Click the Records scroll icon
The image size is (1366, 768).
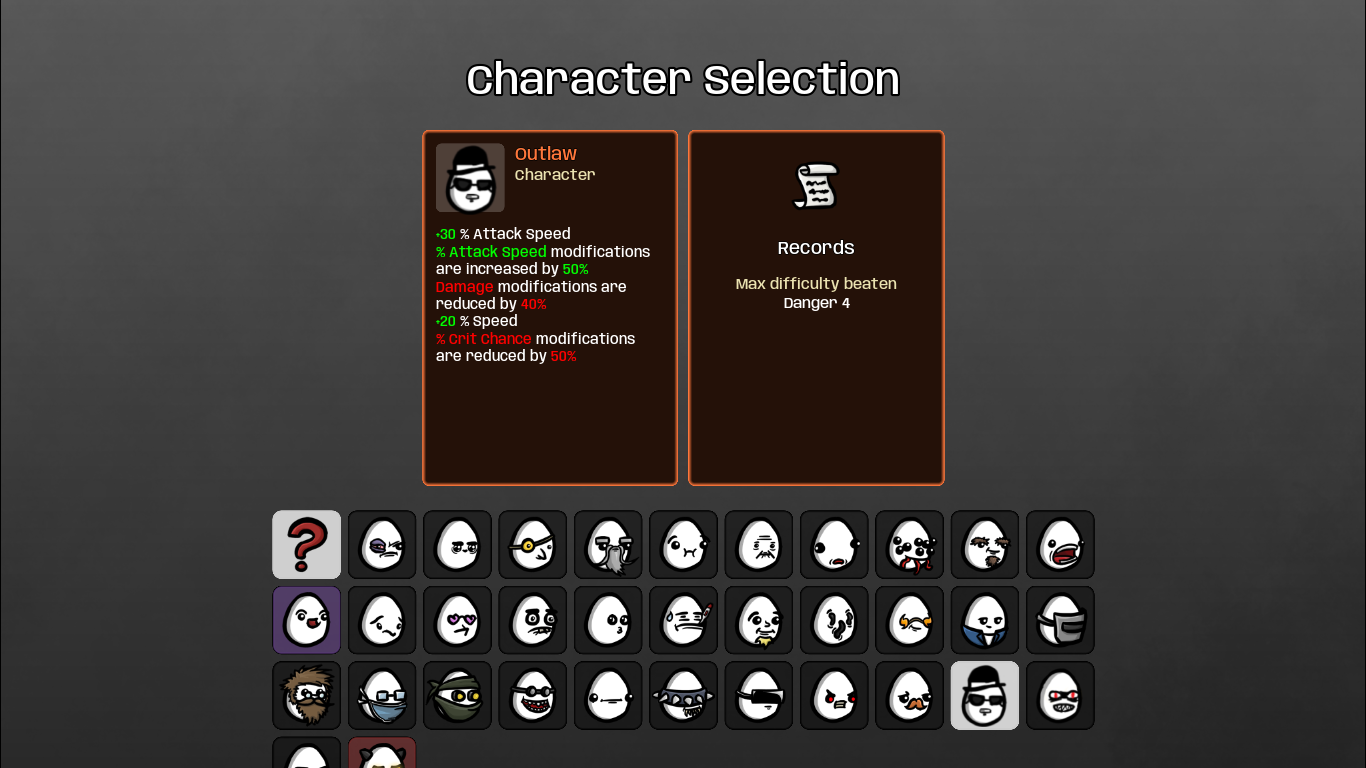pyautogui.click(x=815, y=185)
